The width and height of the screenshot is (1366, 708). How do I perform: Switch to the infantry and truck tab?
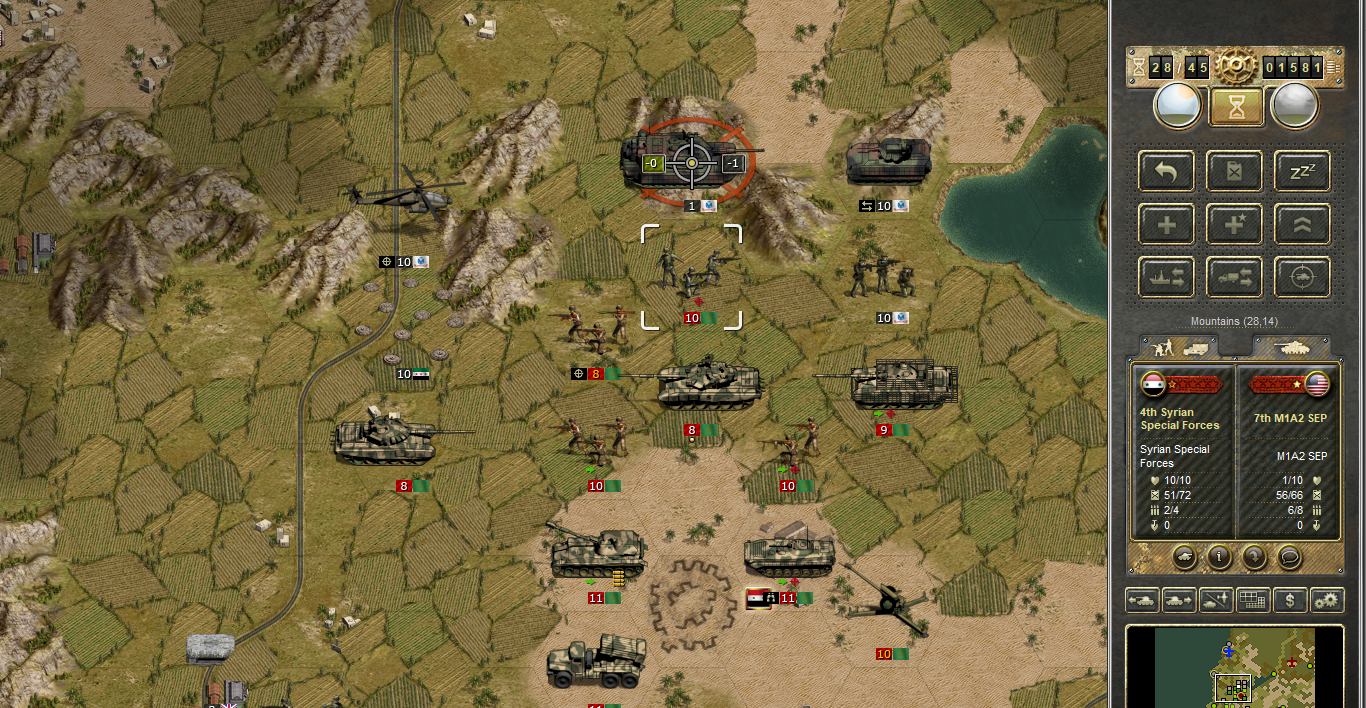click(x=1180, y=347)
